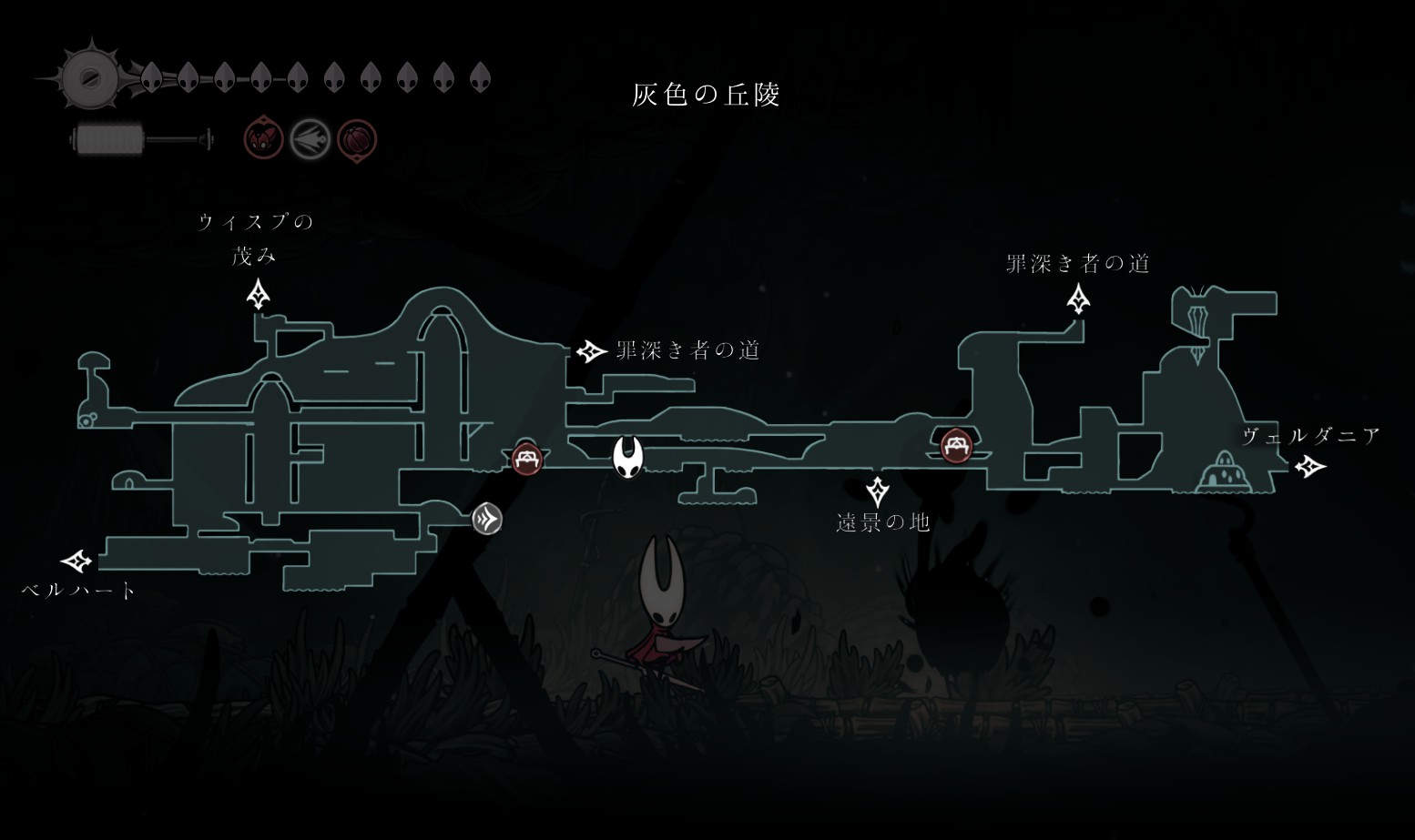The width and height of the screenshot is (1415, 840).
Task: Click the grey triple-chevron map marker
Action: pos(487,520)
